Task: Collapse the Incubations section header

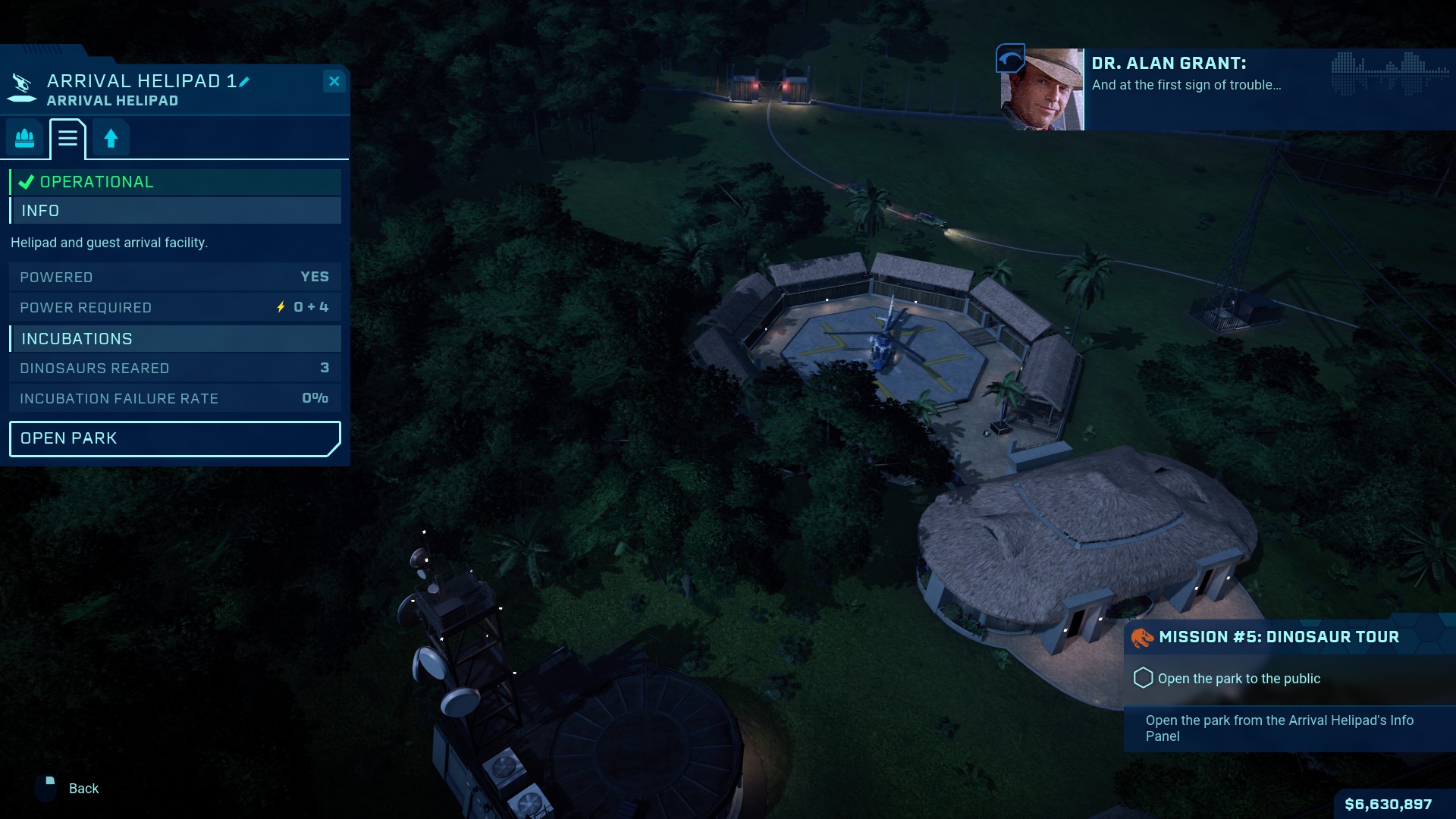Action: (175, 339)
